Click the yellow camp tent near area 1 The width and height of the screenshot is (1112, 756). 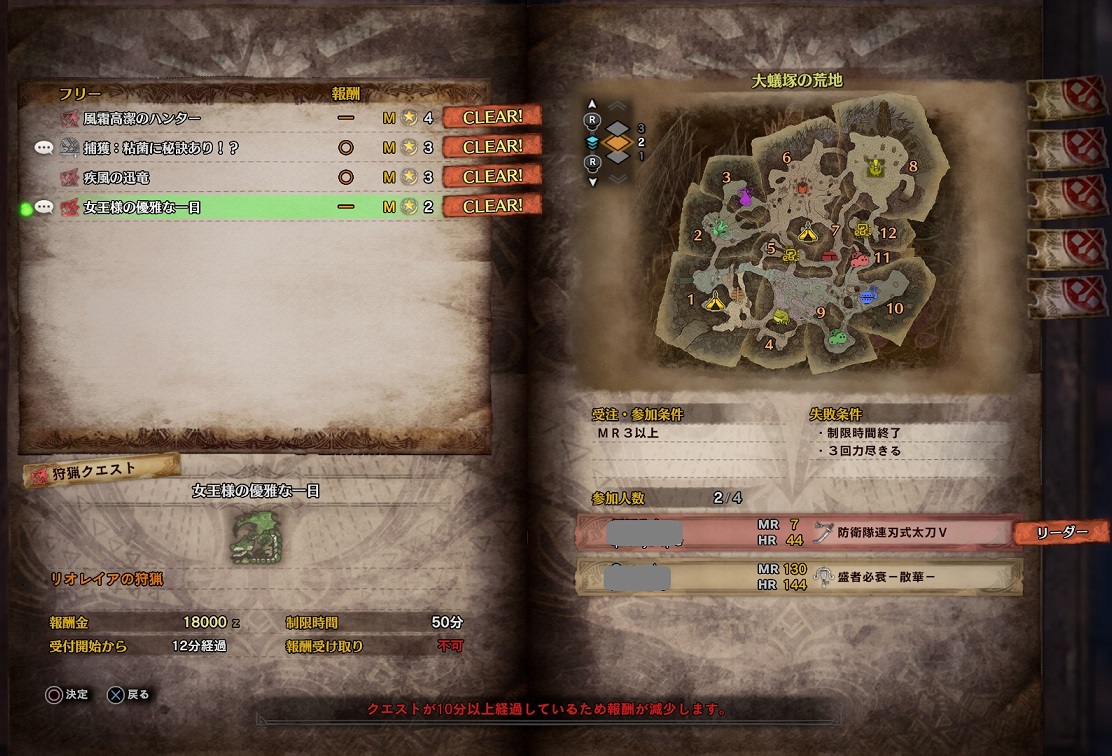click(714, 300)
